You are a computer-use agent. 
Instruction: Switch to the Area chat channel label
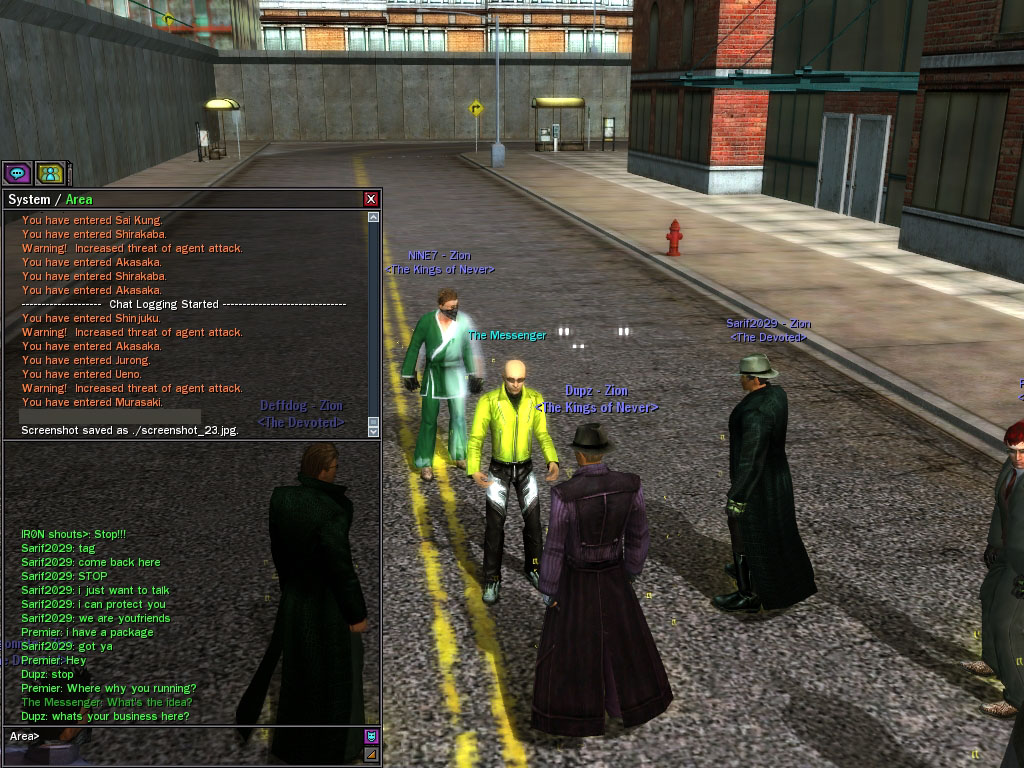coord(79,200)
